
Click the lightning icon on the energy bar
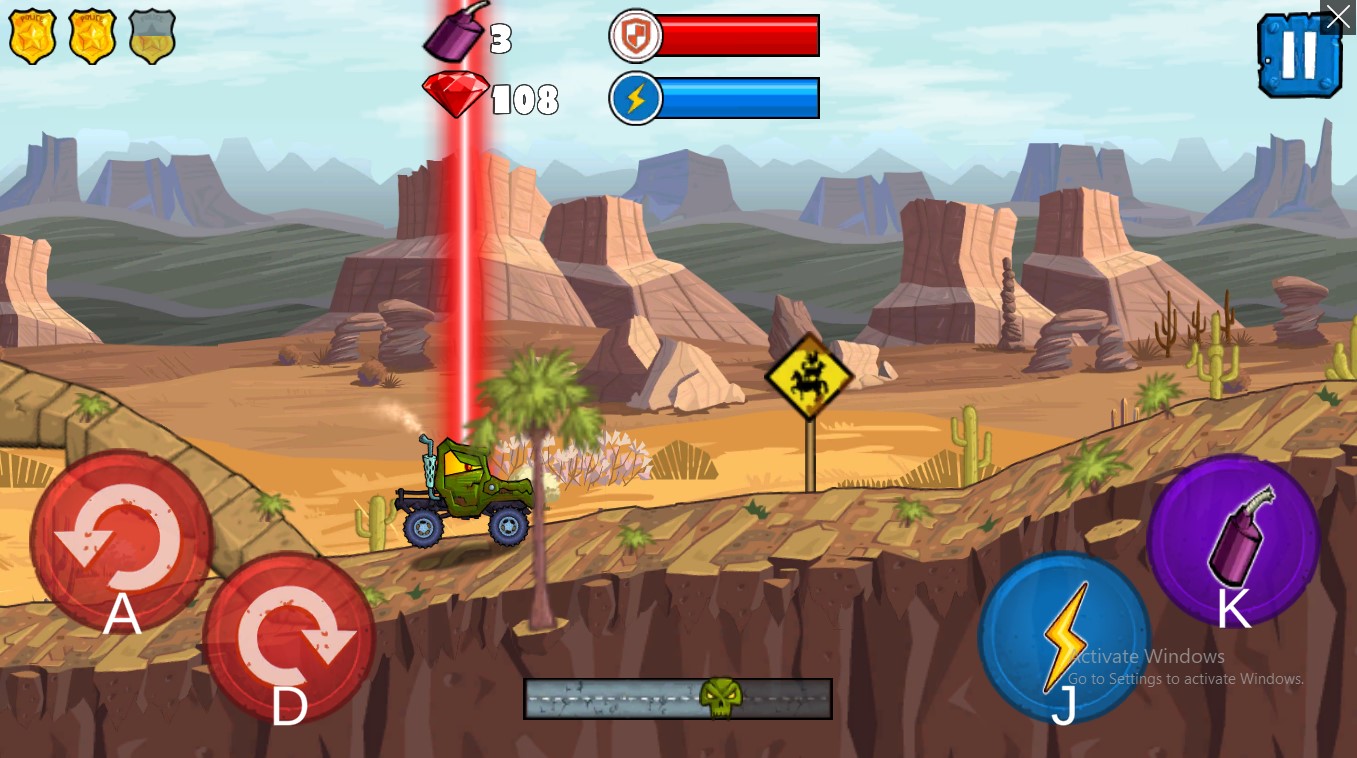(x=634, y=98)
